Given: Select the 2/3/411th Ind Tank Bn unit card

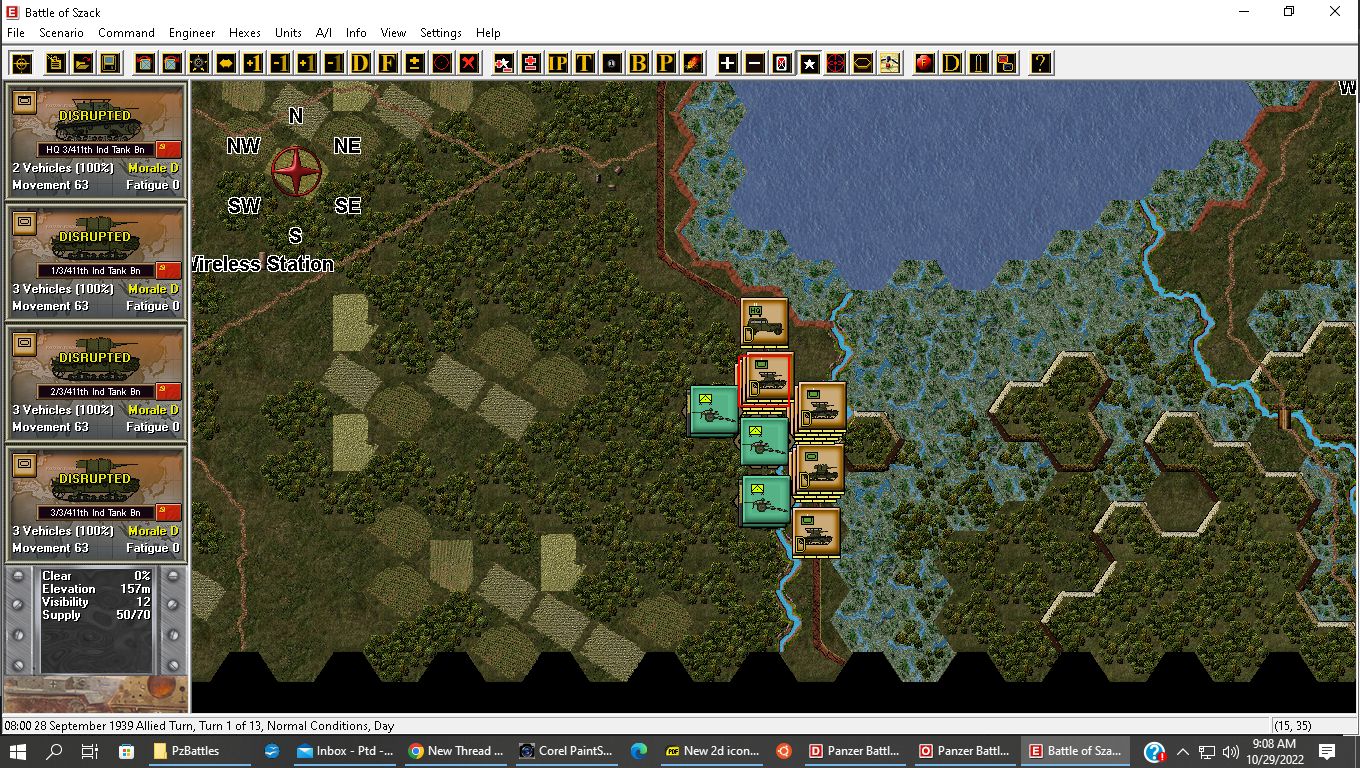Looking at the screenshot, I should point(96,384).
